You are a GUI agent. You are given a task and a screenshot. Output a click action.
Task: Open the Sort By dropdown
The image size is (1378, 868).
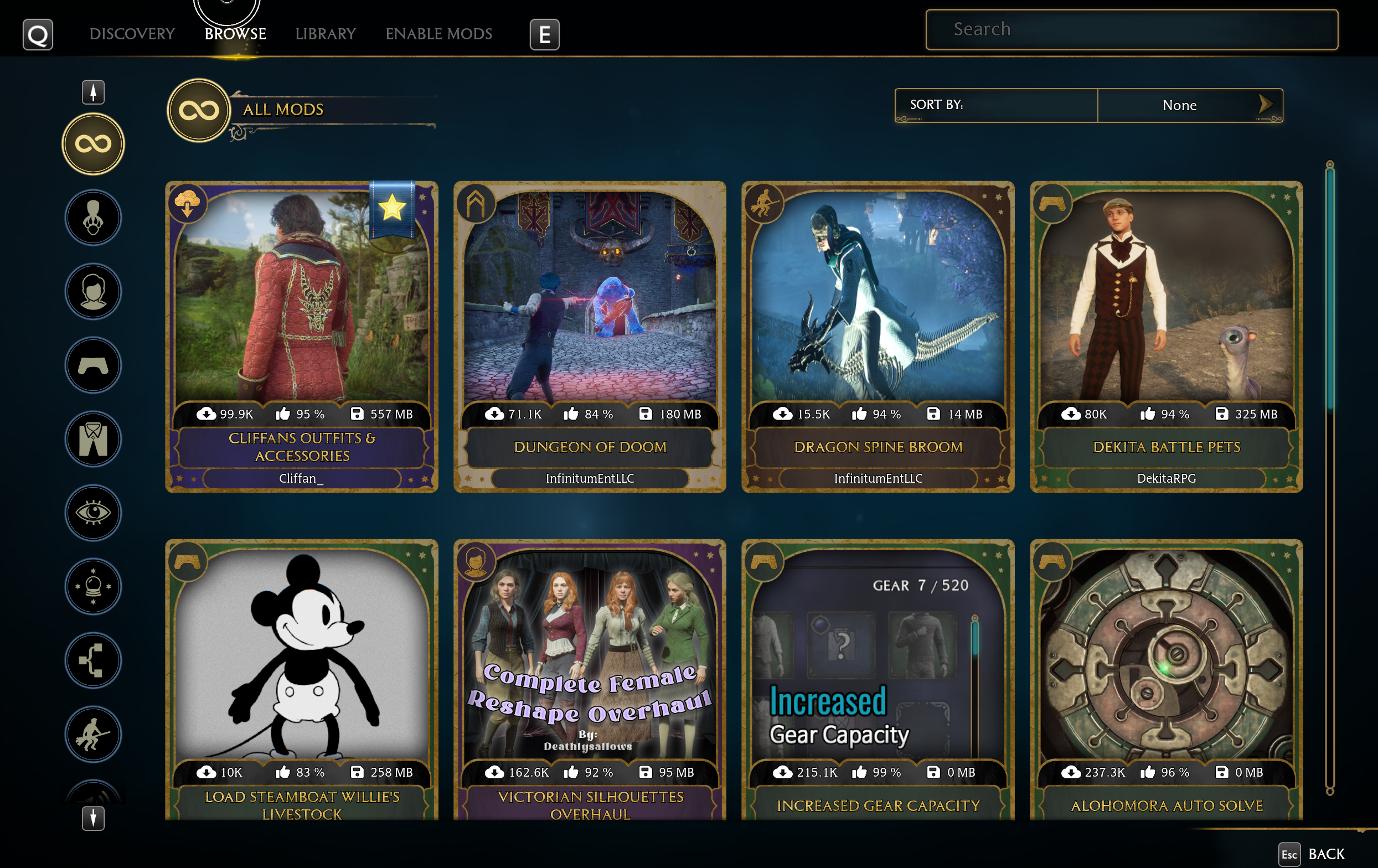pos(1189,105)
